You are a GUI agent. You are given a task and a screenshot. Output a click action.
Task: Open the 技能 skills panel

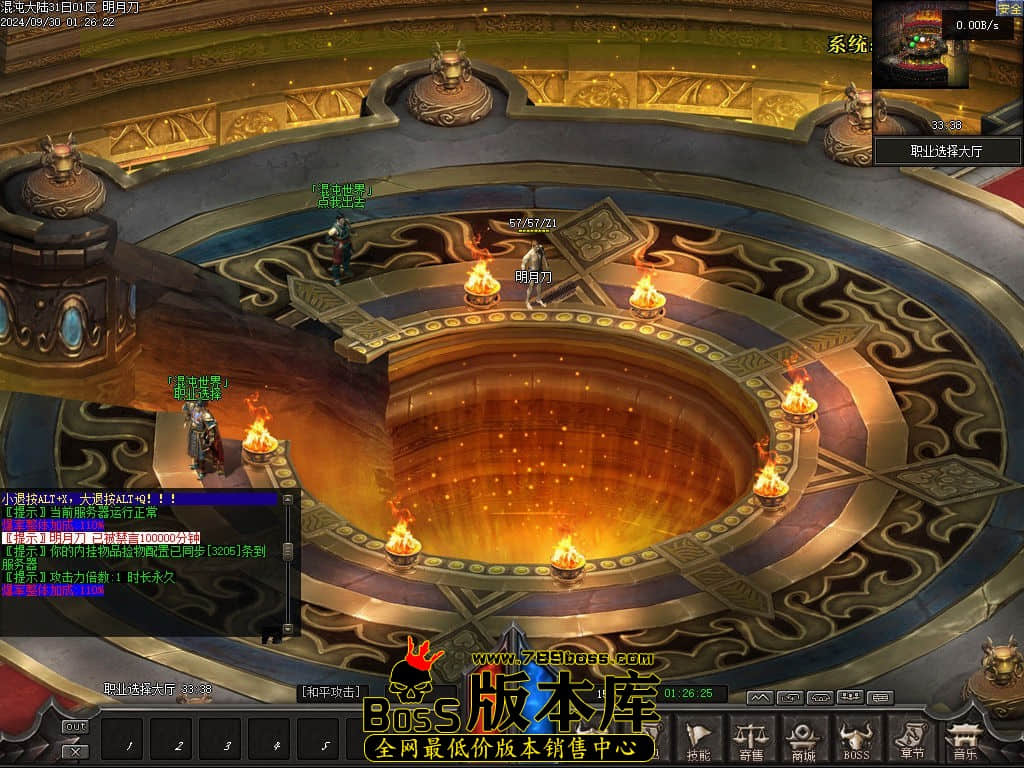pyautogui.click(x=699, y=740)
